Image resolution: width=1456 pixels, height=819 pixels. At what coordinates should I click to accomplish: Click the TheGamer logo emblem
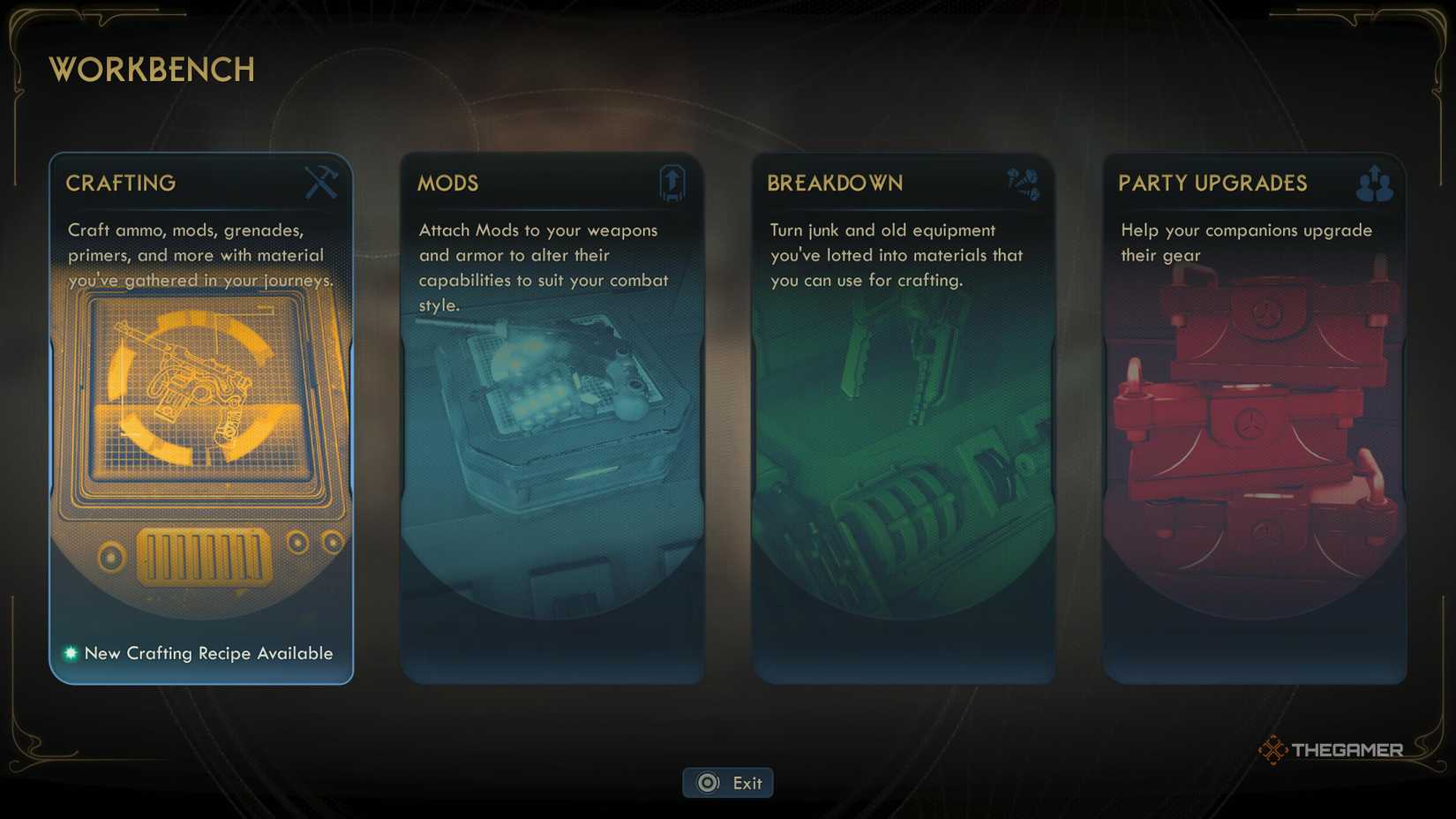point(1272,749)
